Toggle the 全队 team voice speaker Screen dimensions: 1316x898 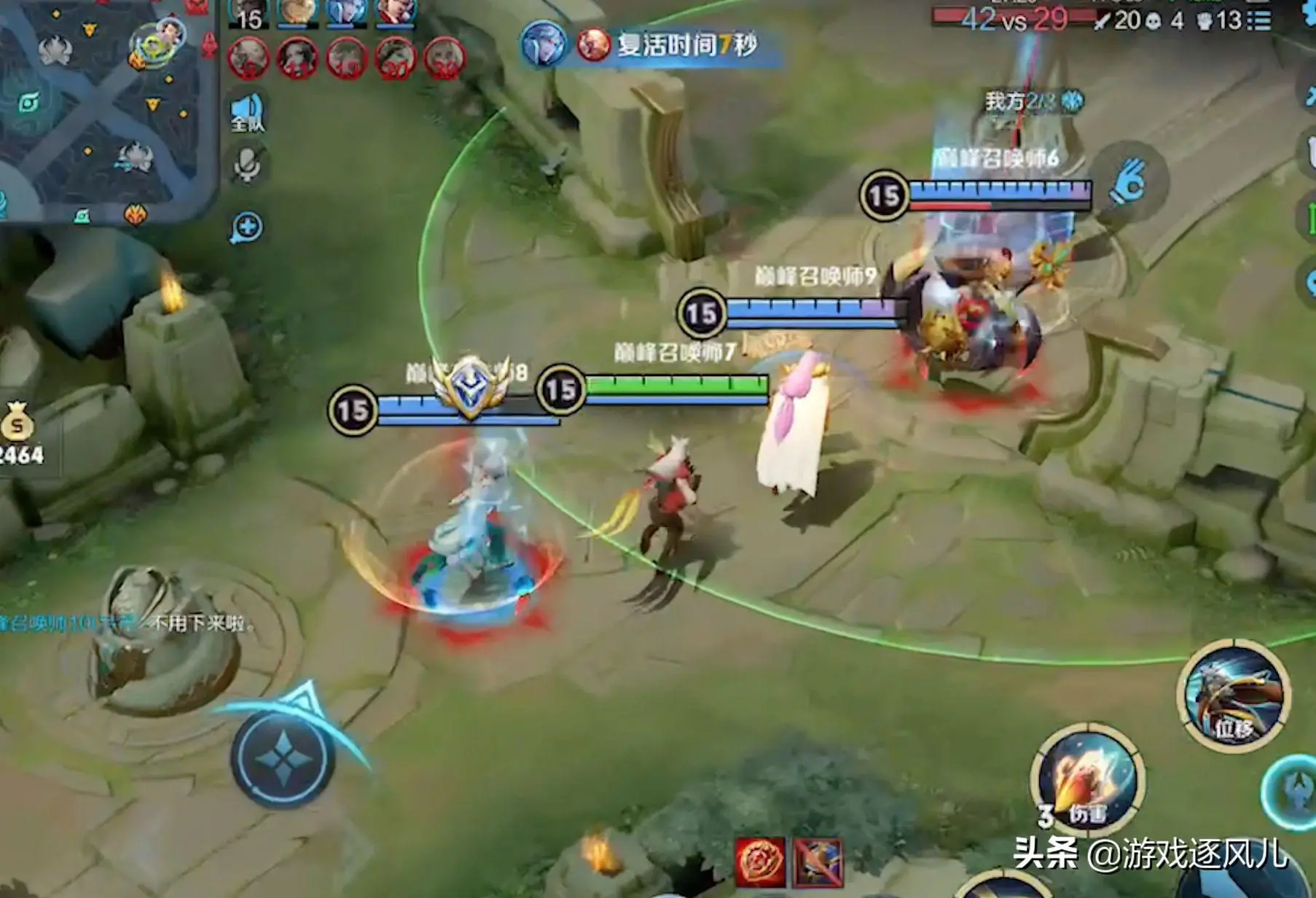pyautogui.click(x=246, y=113)
